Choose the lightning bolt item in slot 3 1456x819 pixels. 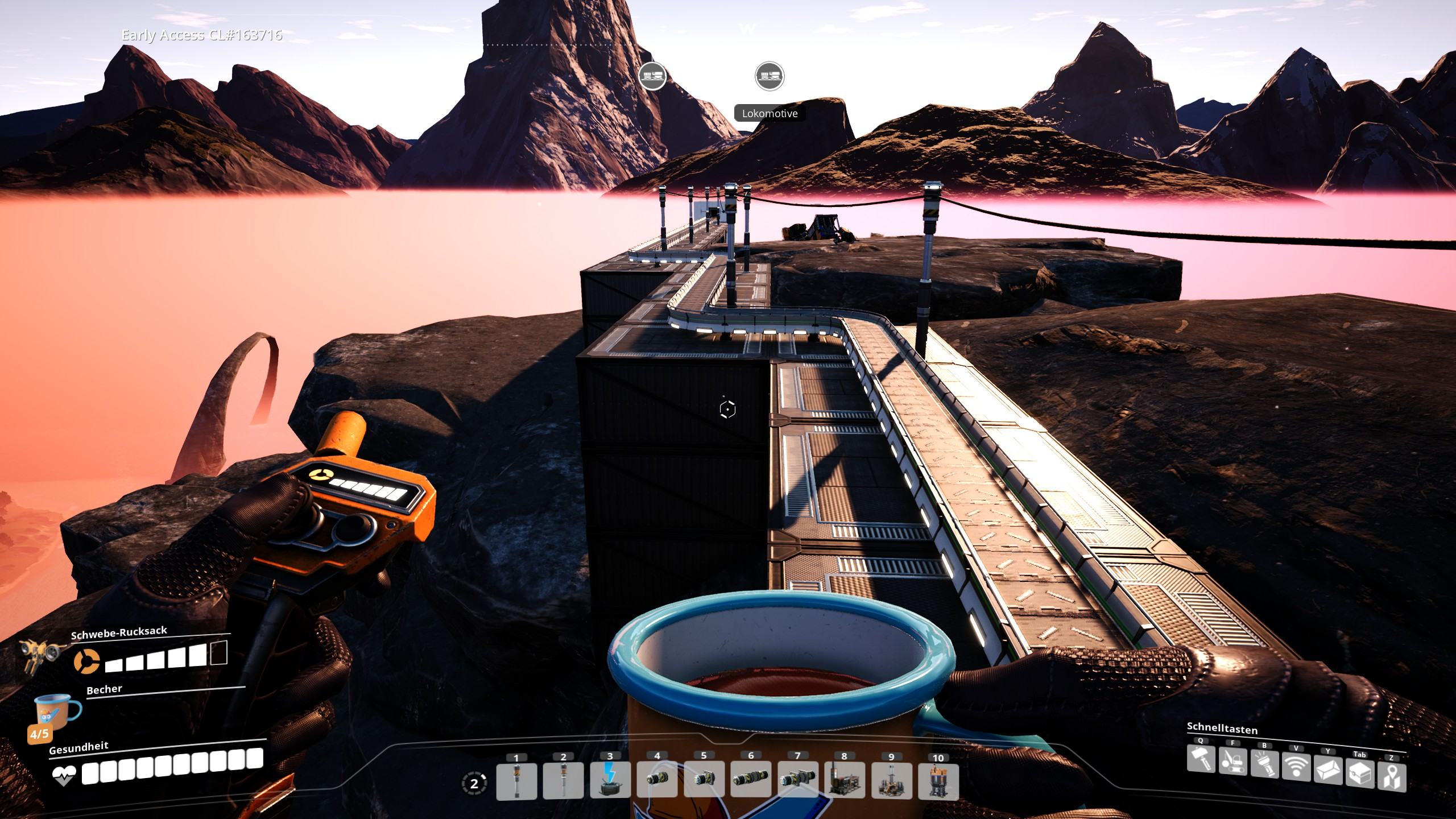[x=610, y=780]
